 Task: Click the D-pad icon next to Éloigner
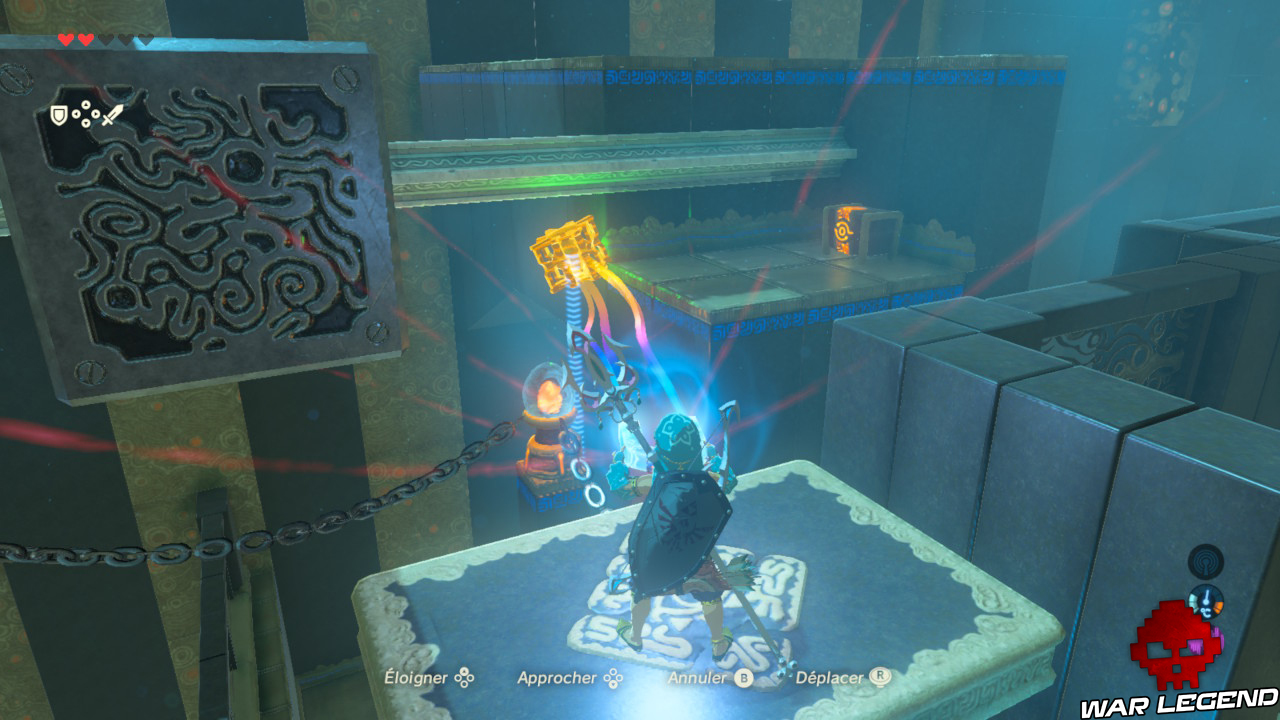click(x=464, y=677)
